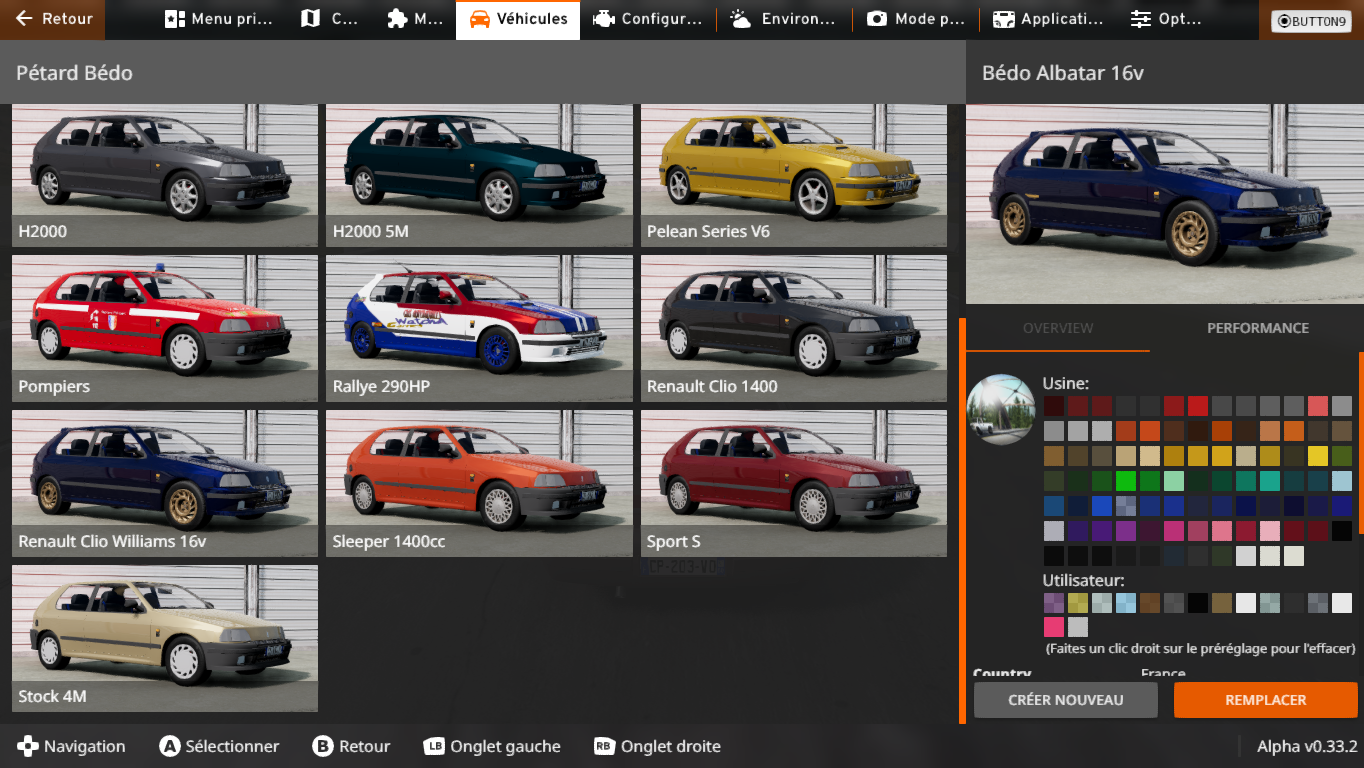The width and height of the screenshot is (1364, 768).
Task: Click the Créer nouveau button
Action: tap(1065, 700)
